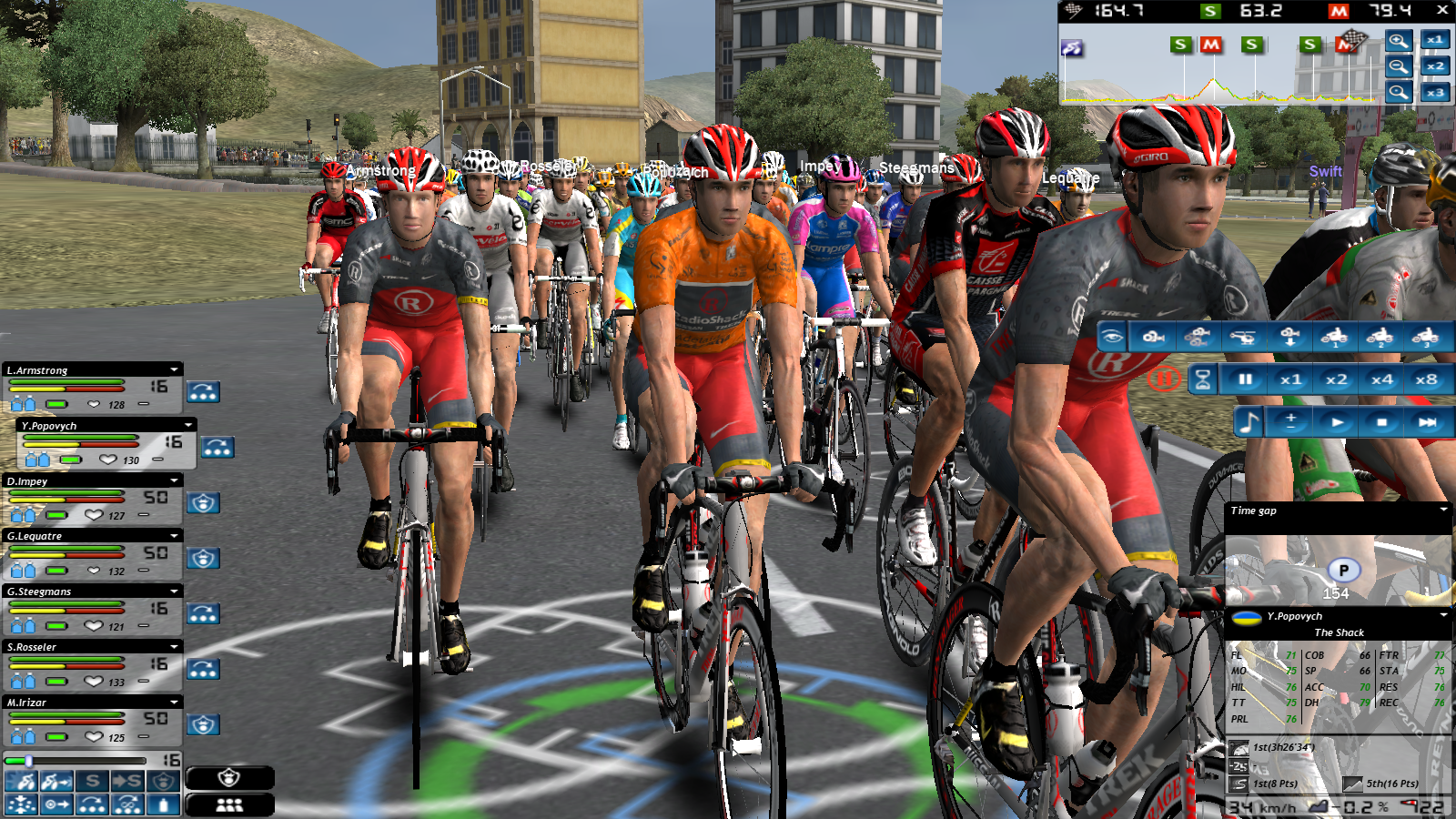
Task: Click the order icon beside M.Irizar
Action: [x=203, y=725]
